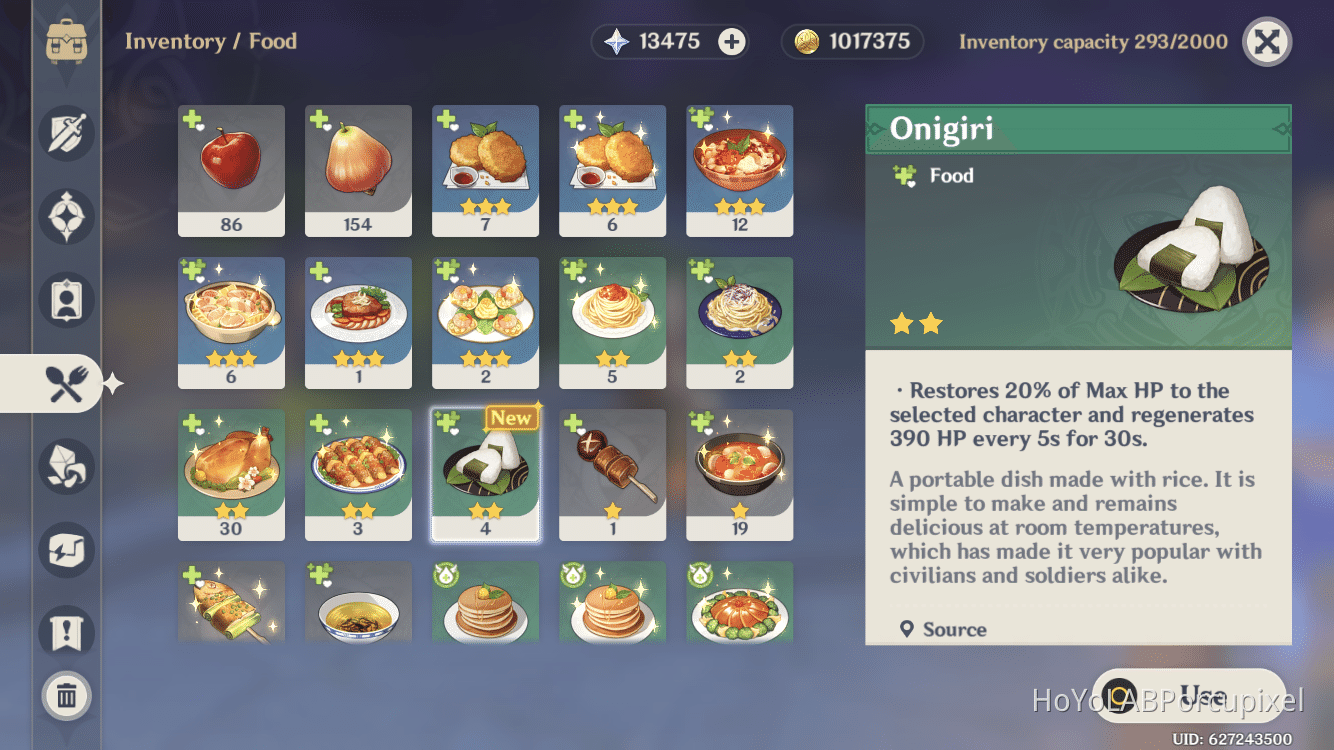1334x750 pixels.
Task: Click the backpack inventory icon
Action: click(66, 42)
